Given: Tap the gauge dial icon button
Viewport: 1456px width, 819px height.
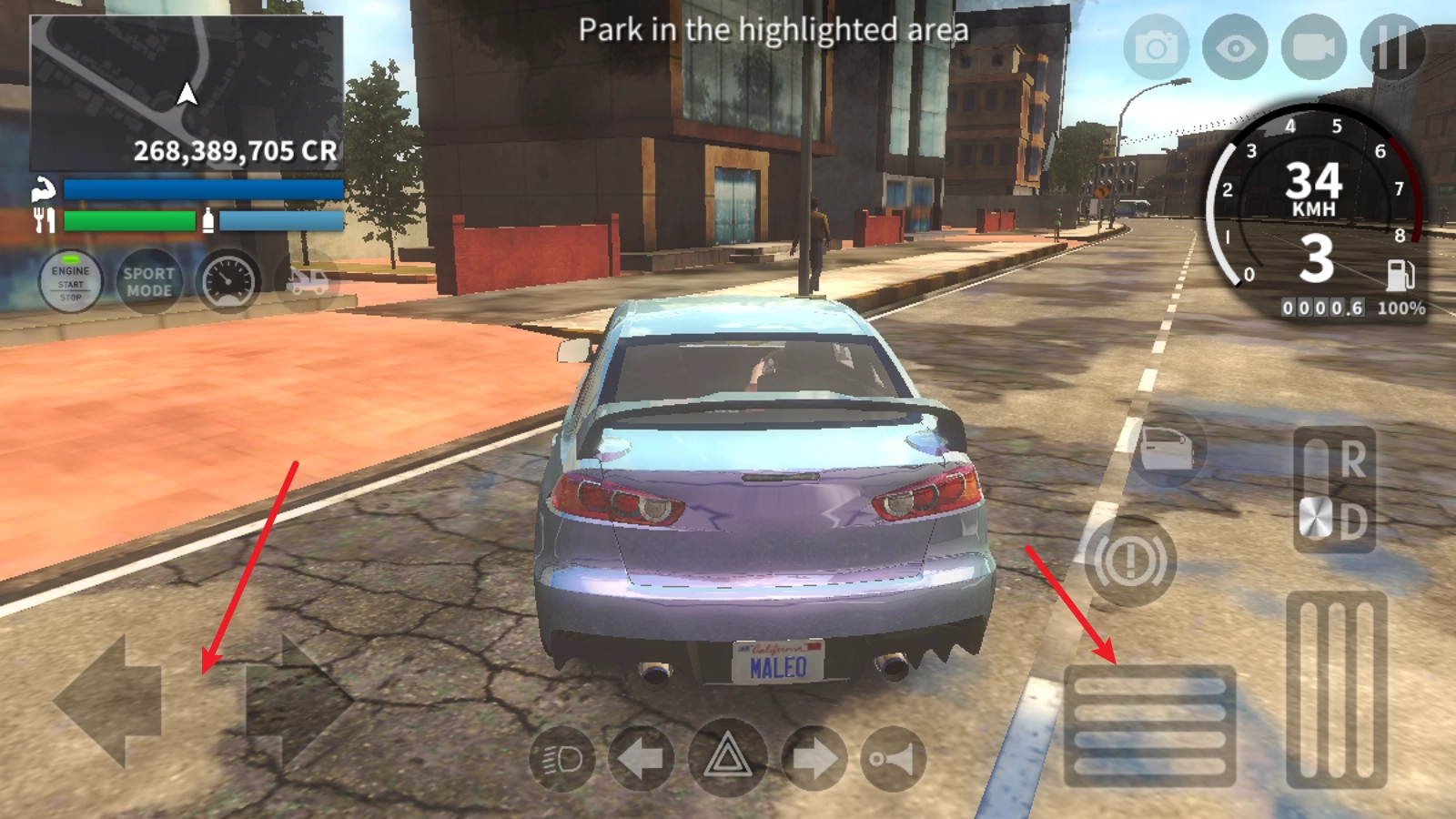Looking at the screenshot, I should click(228, 282).
